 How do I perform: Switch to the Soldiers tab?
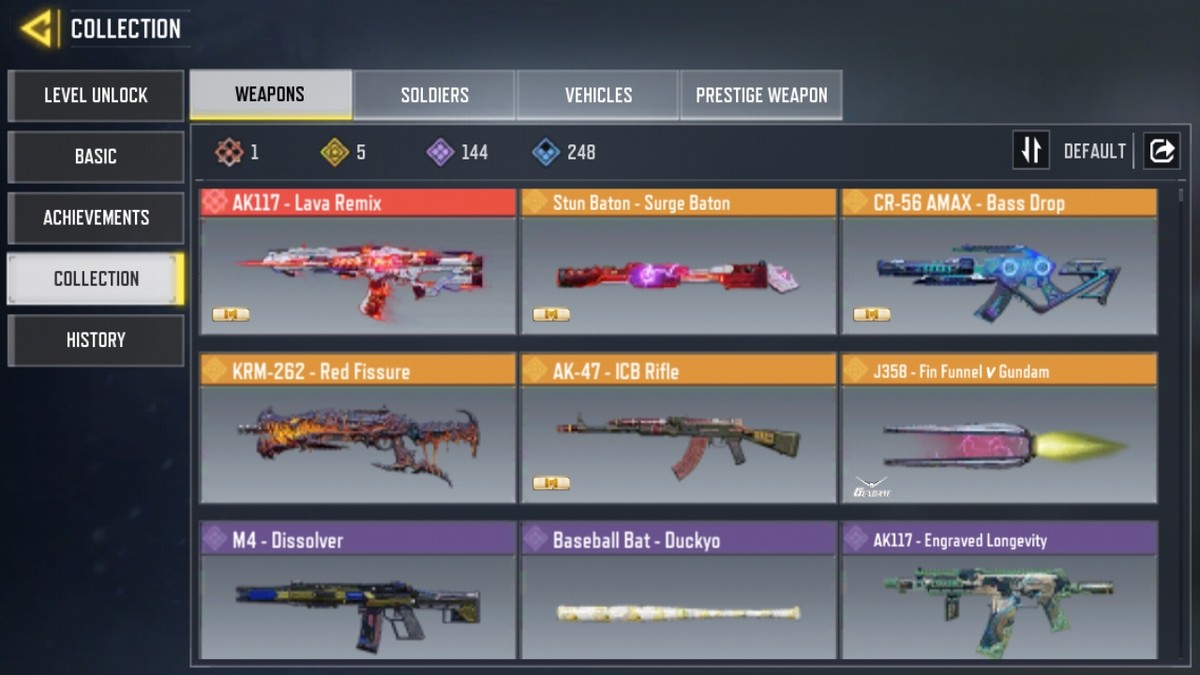tap(434, 96)
